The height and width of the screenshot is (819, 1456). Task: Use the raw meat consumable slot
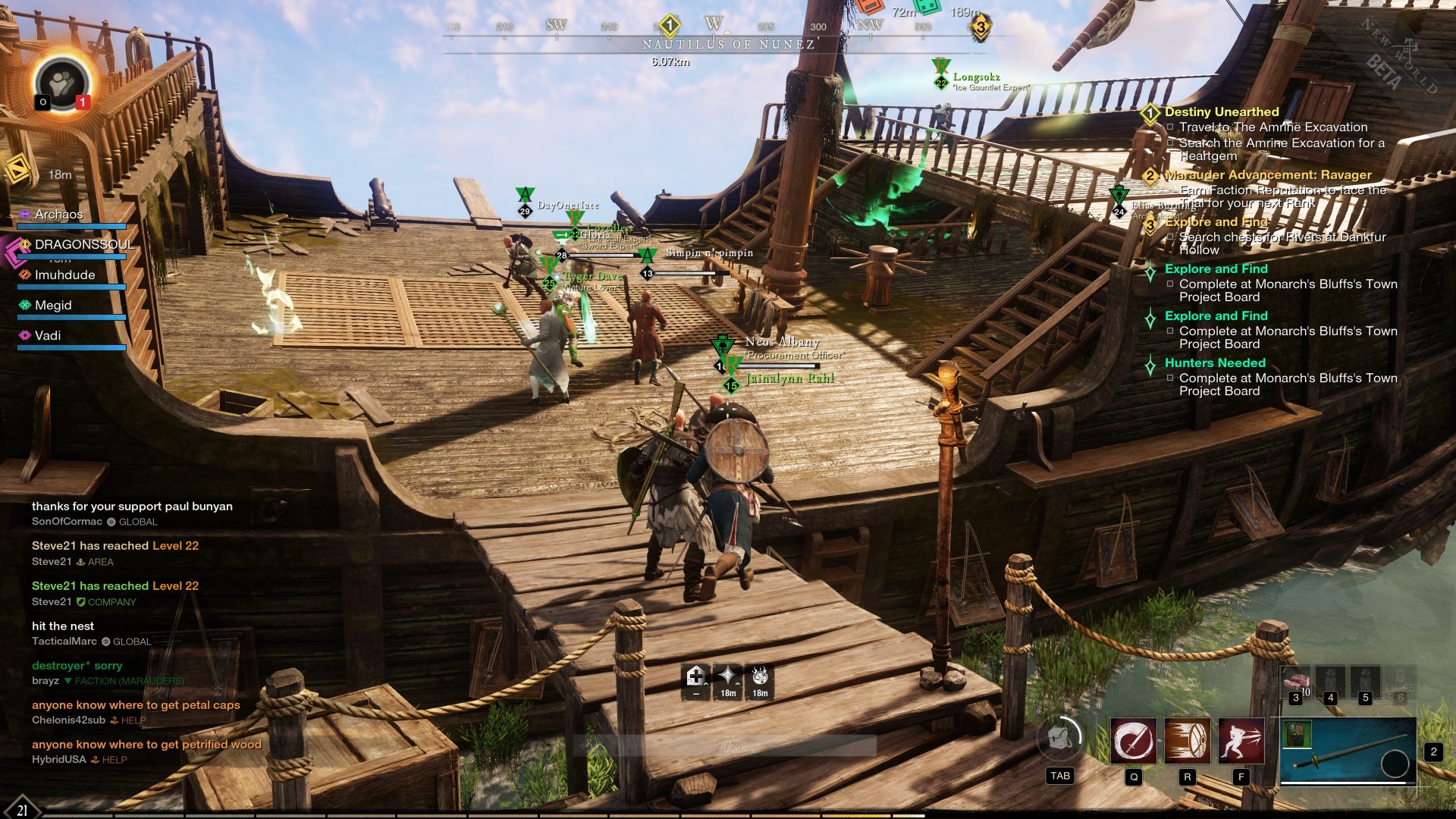(x=1296, y=682)
